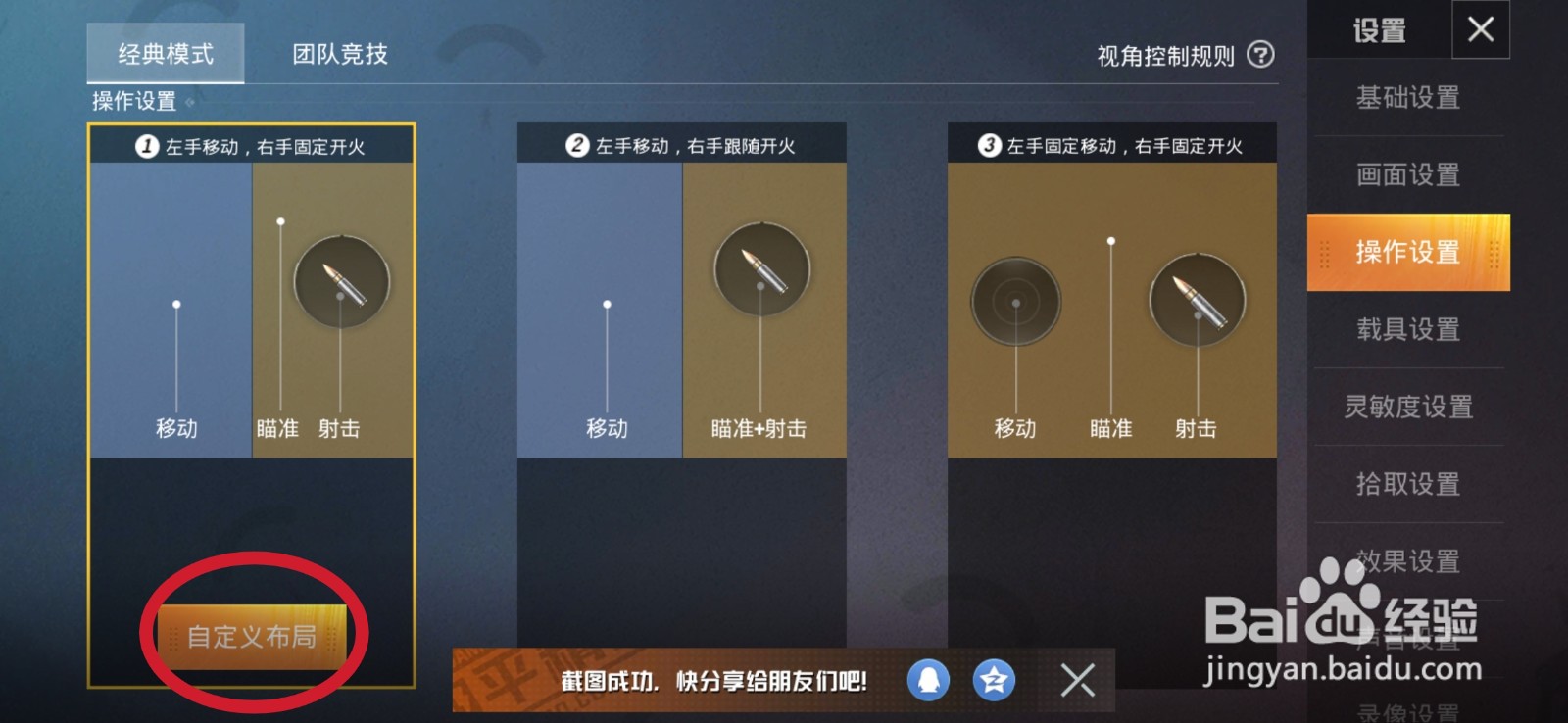
Task: Open 基础设置 in the sidebar
Action: click(x=1408, y=98)
